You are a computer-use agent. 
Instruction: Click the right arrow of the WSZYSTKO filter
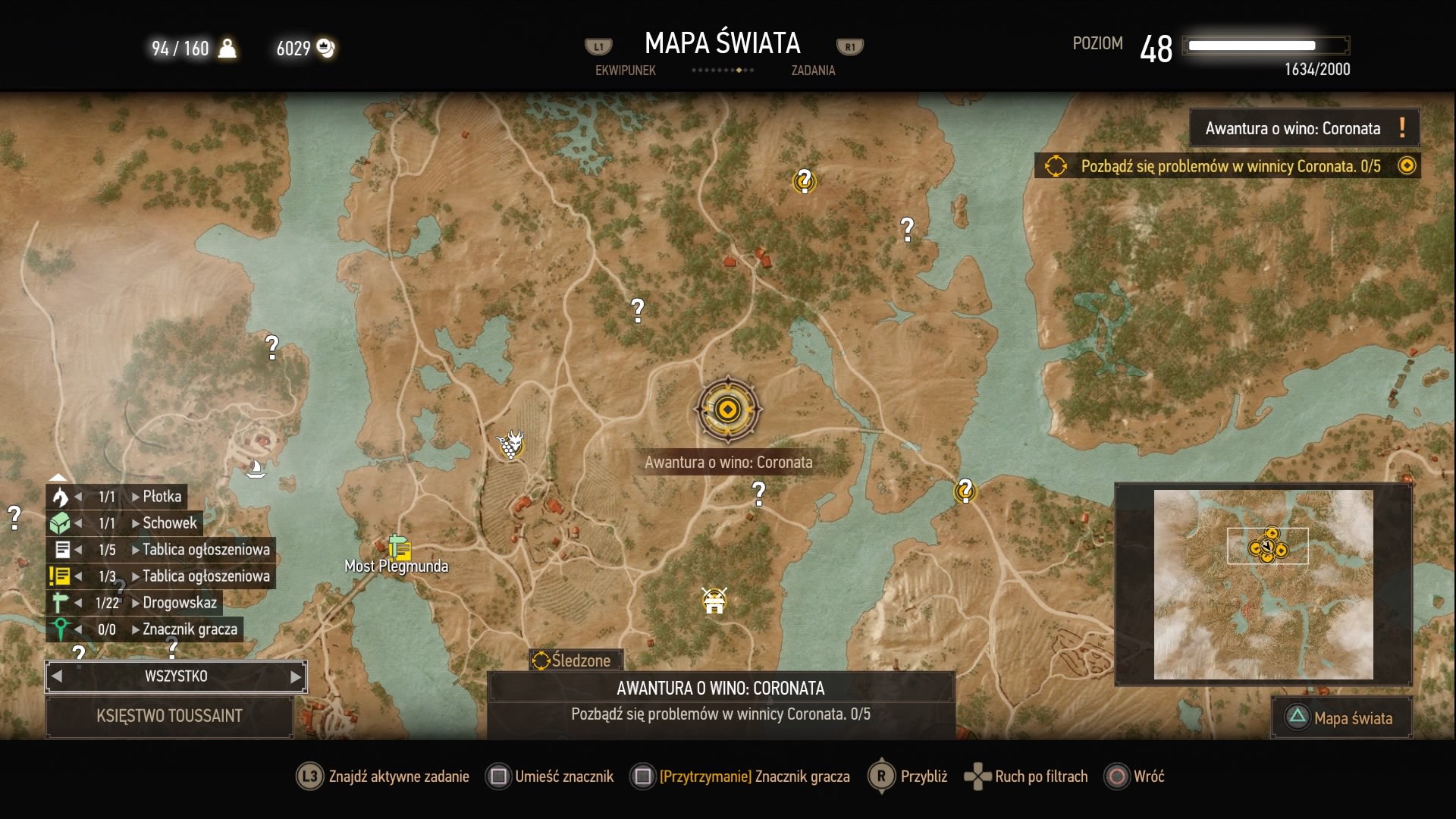coord(296,676)
